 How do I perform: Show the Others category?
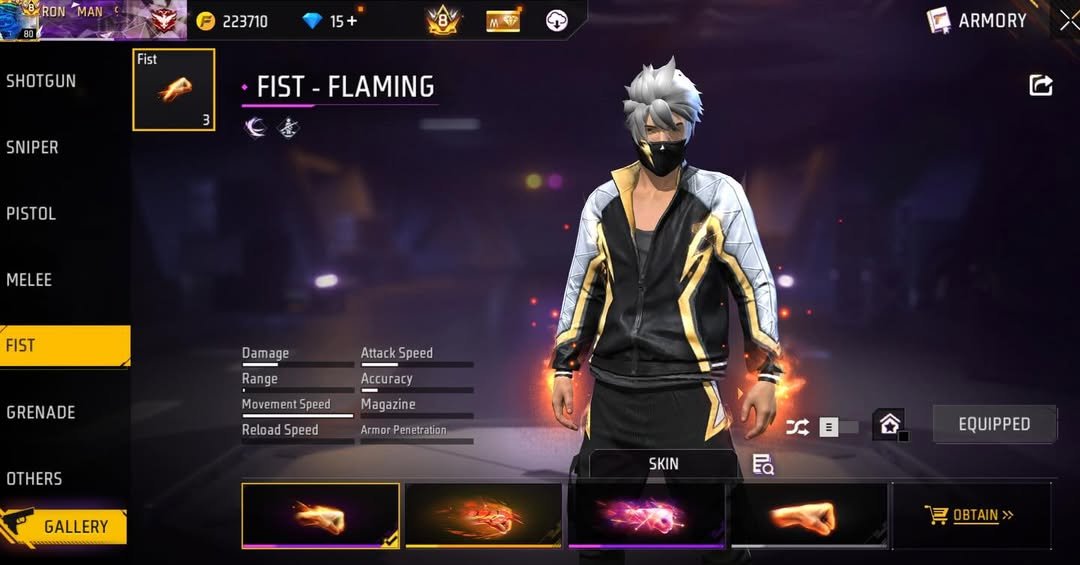35,478
